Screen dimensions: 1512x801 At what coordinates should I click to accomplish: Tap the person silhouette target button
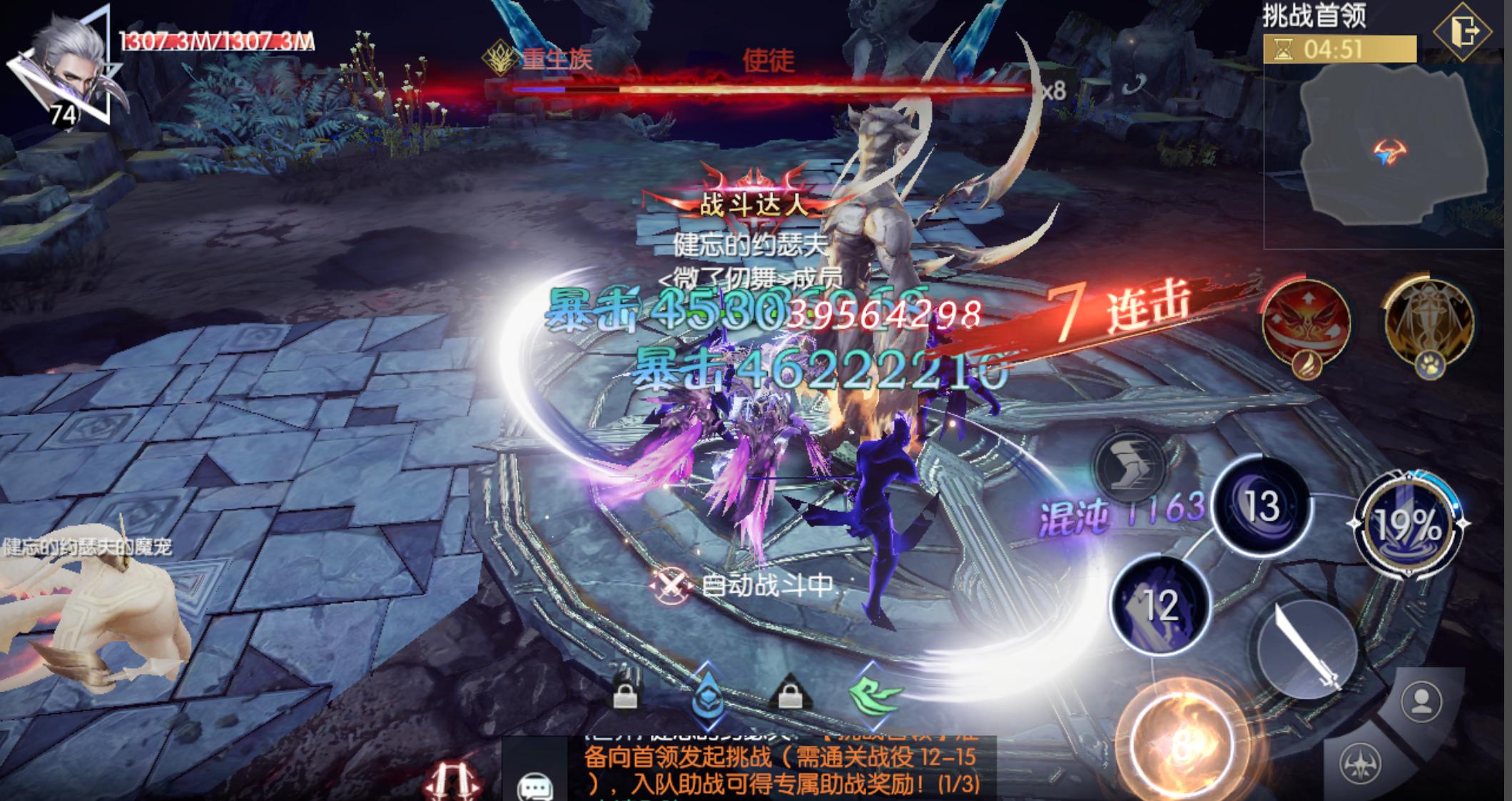click(1421, 700)
